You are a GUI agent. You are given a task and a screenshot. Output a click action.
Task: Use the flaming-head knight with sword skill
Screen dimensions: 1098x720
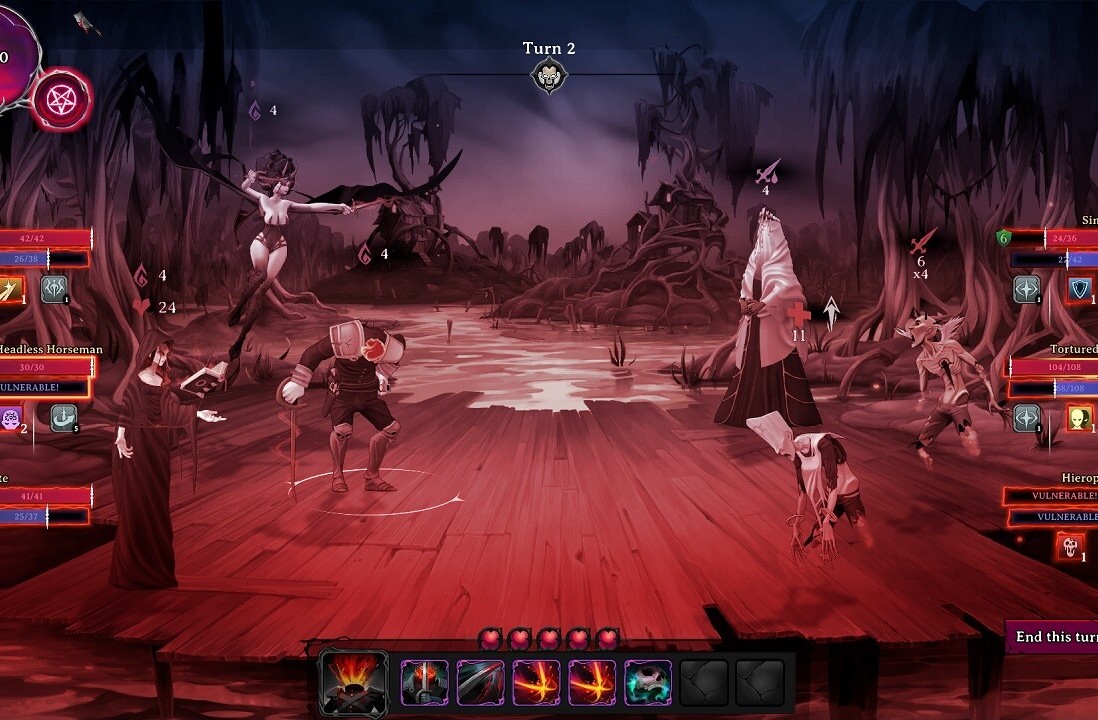425,682
